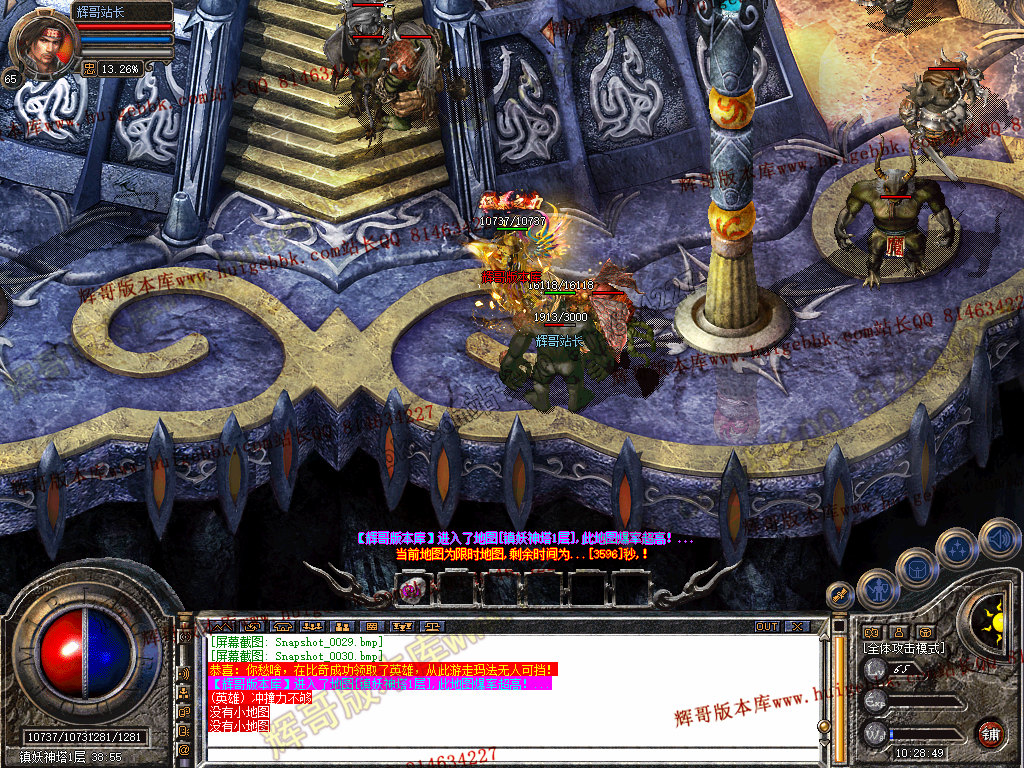The image size is (1024, 768).
Task: Click the 忠 loyalty icon under the bars
Action: click(89, 69)
